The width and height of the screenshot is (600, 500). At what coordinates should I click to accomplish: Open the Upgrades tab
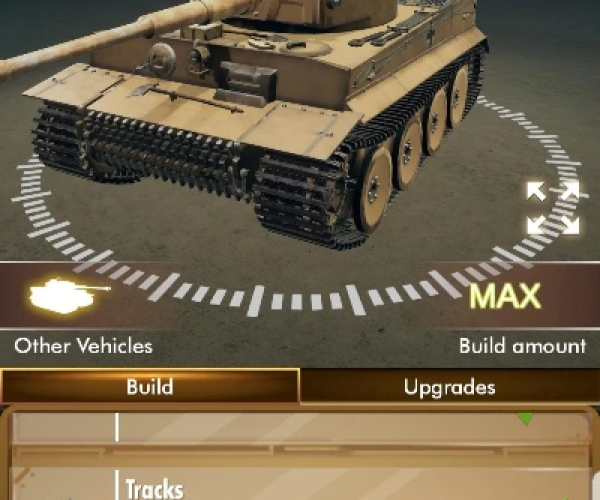point(449,386)
